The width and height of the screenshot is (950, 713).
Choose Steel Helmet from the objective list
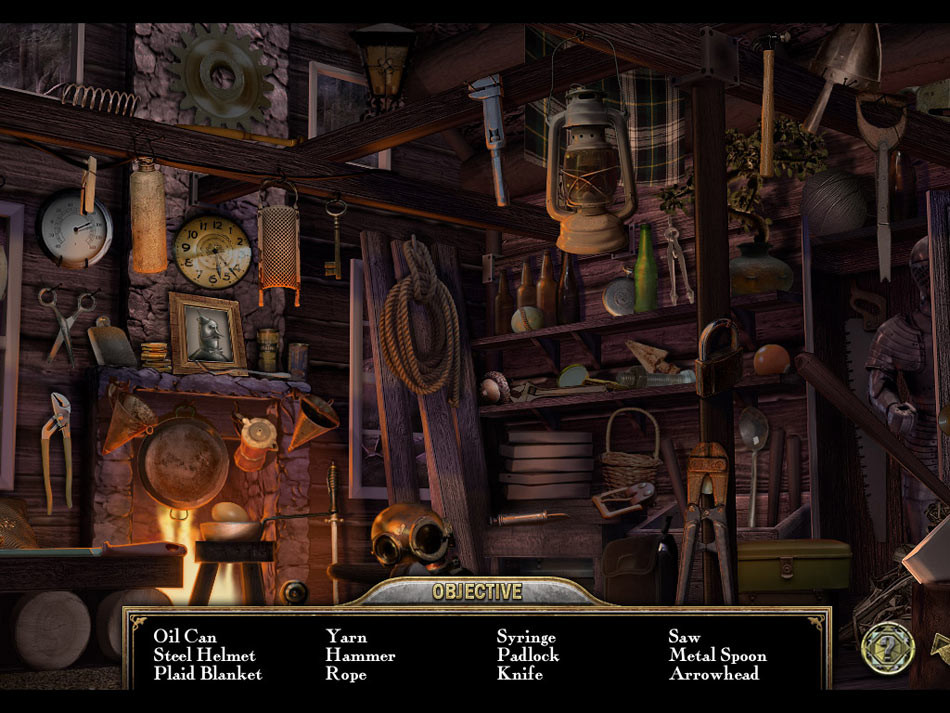[x=204, y=656]
